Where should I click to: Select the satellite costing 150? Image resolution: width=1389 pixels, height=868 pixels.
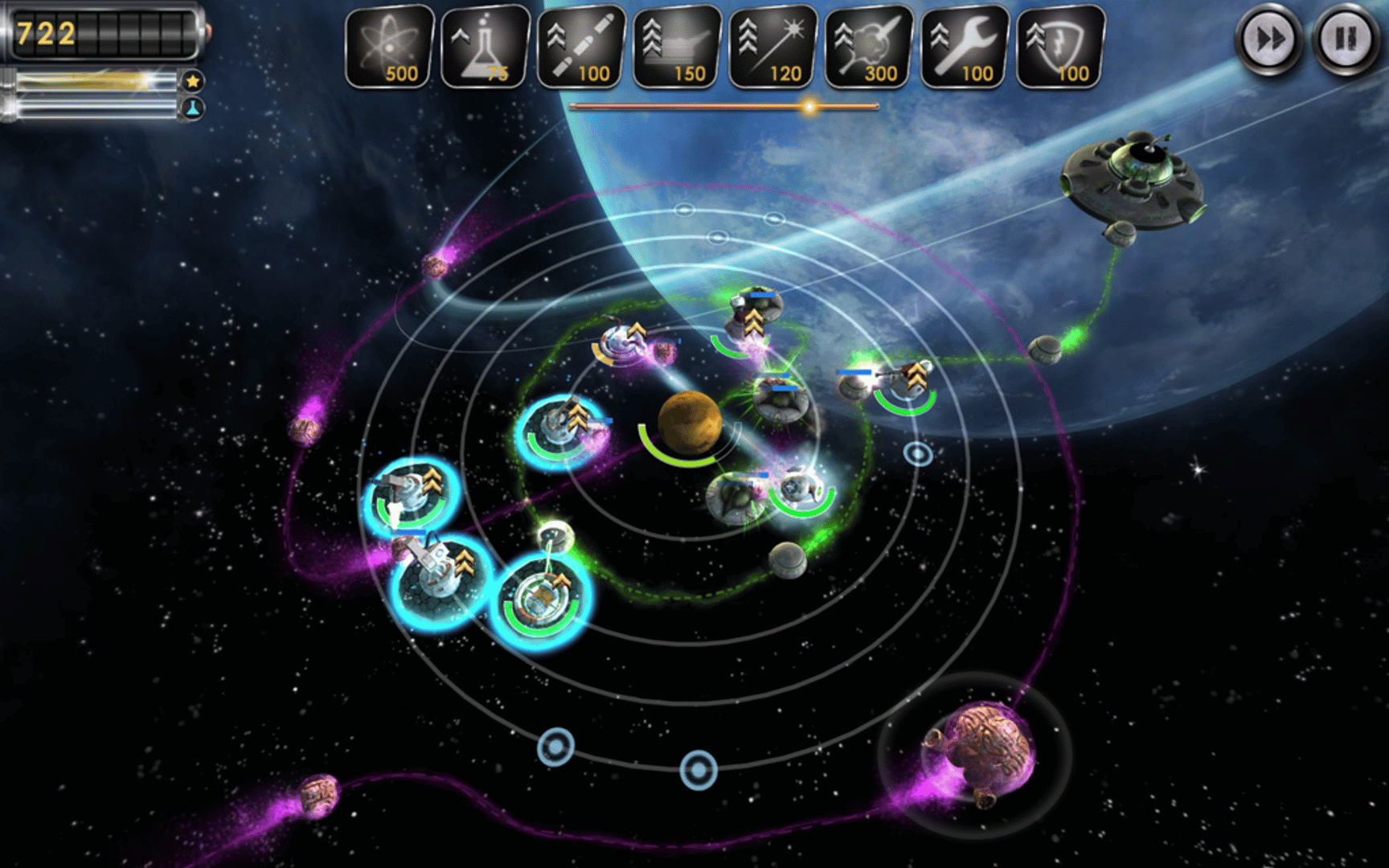677,46
